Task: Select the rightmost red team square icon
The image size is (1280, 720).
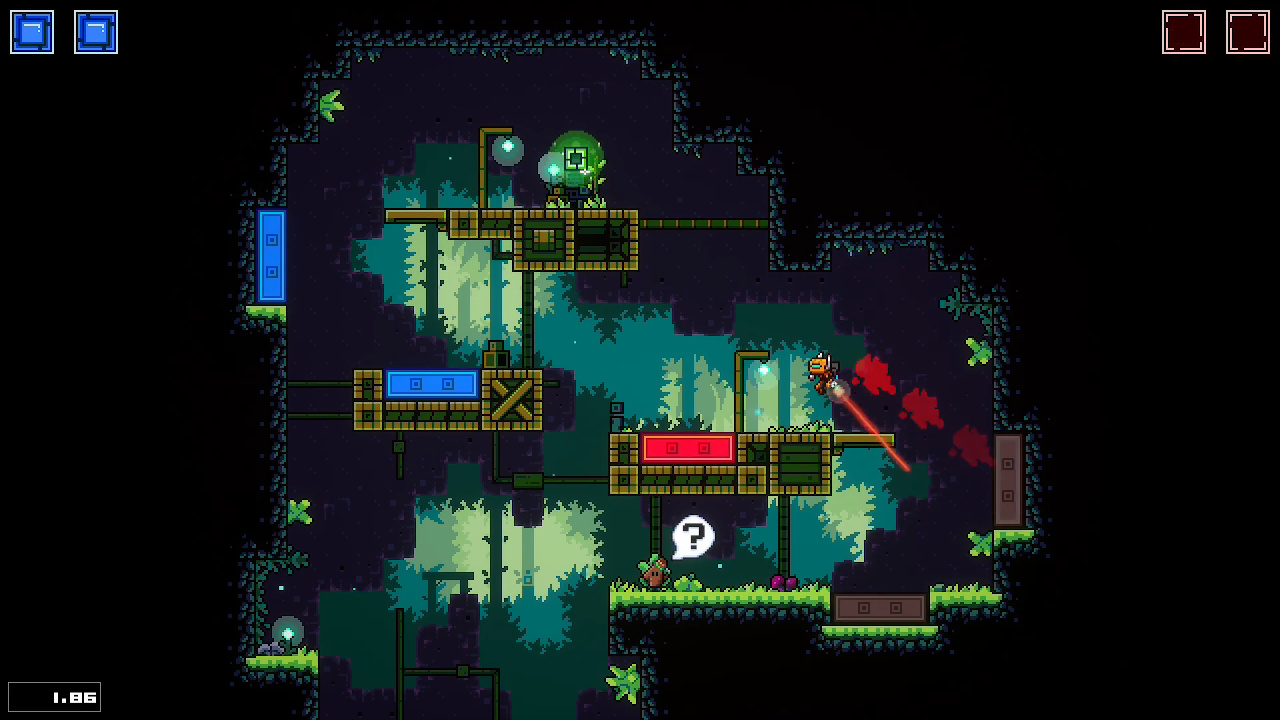Action: click(1247, 31)
